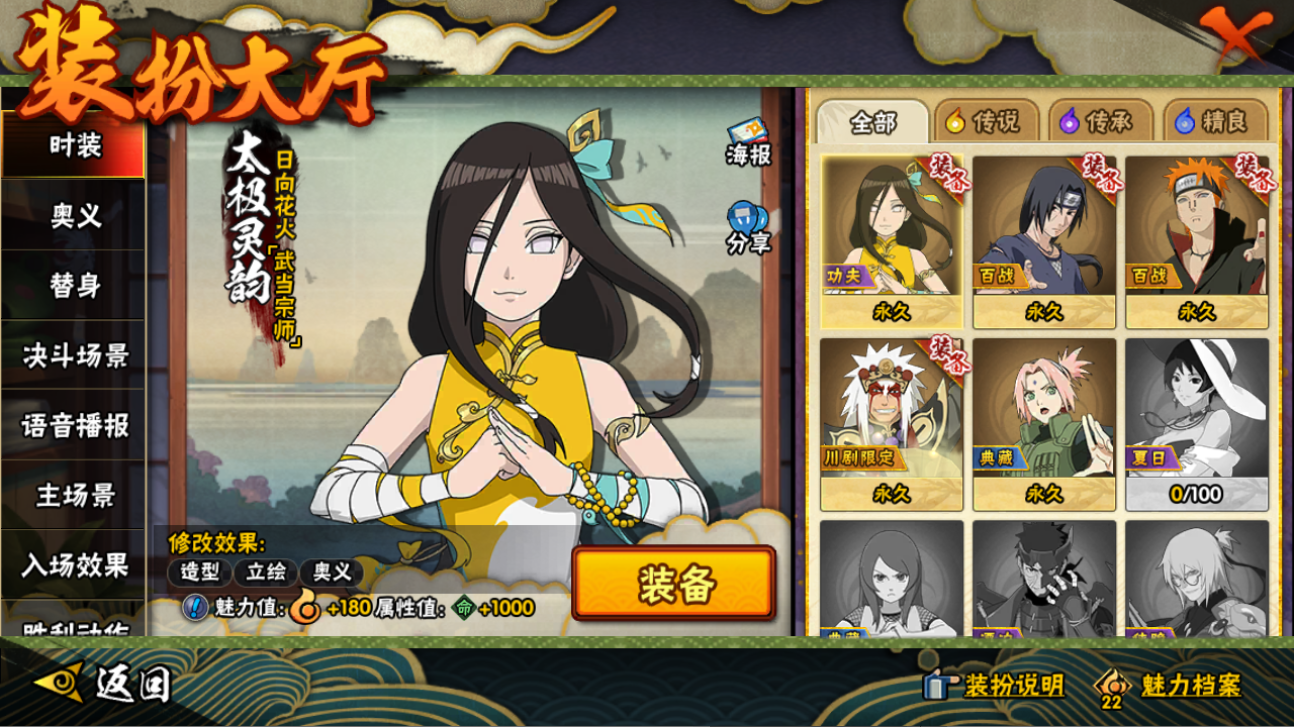Image resolution: width=1294 pixels, height=727 pixels.
Task: Select 主场景 in the sidebar
Action: pos(74,495)
